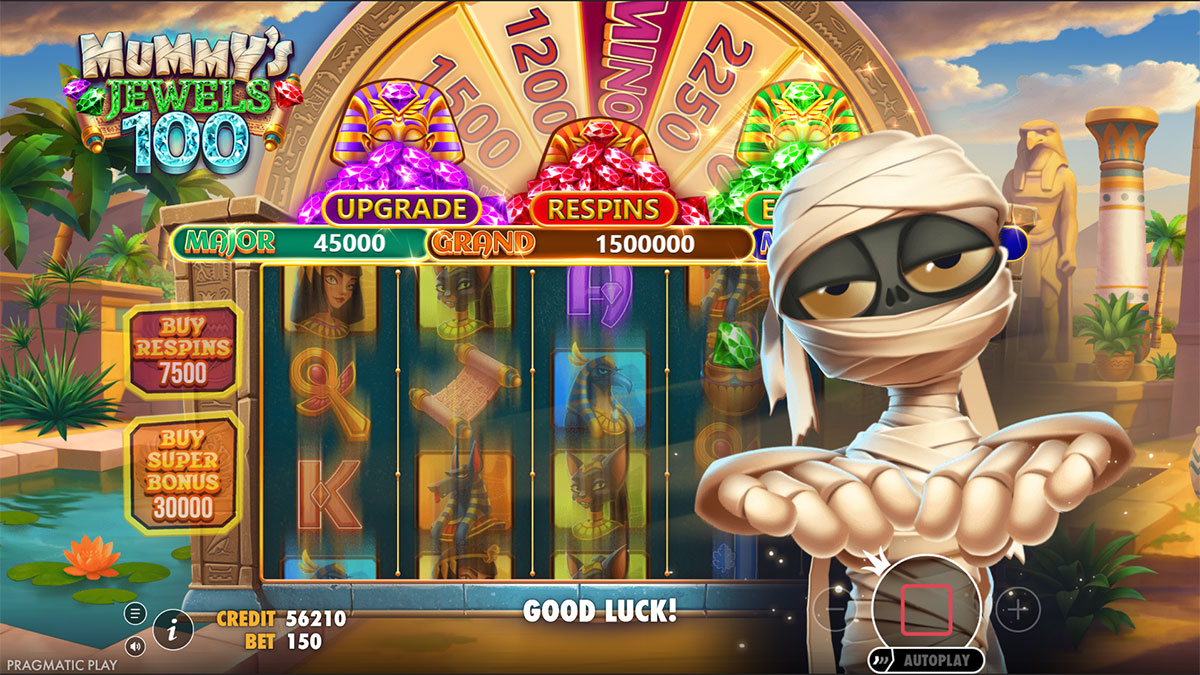Show the game info with the i button

[173, 629]
